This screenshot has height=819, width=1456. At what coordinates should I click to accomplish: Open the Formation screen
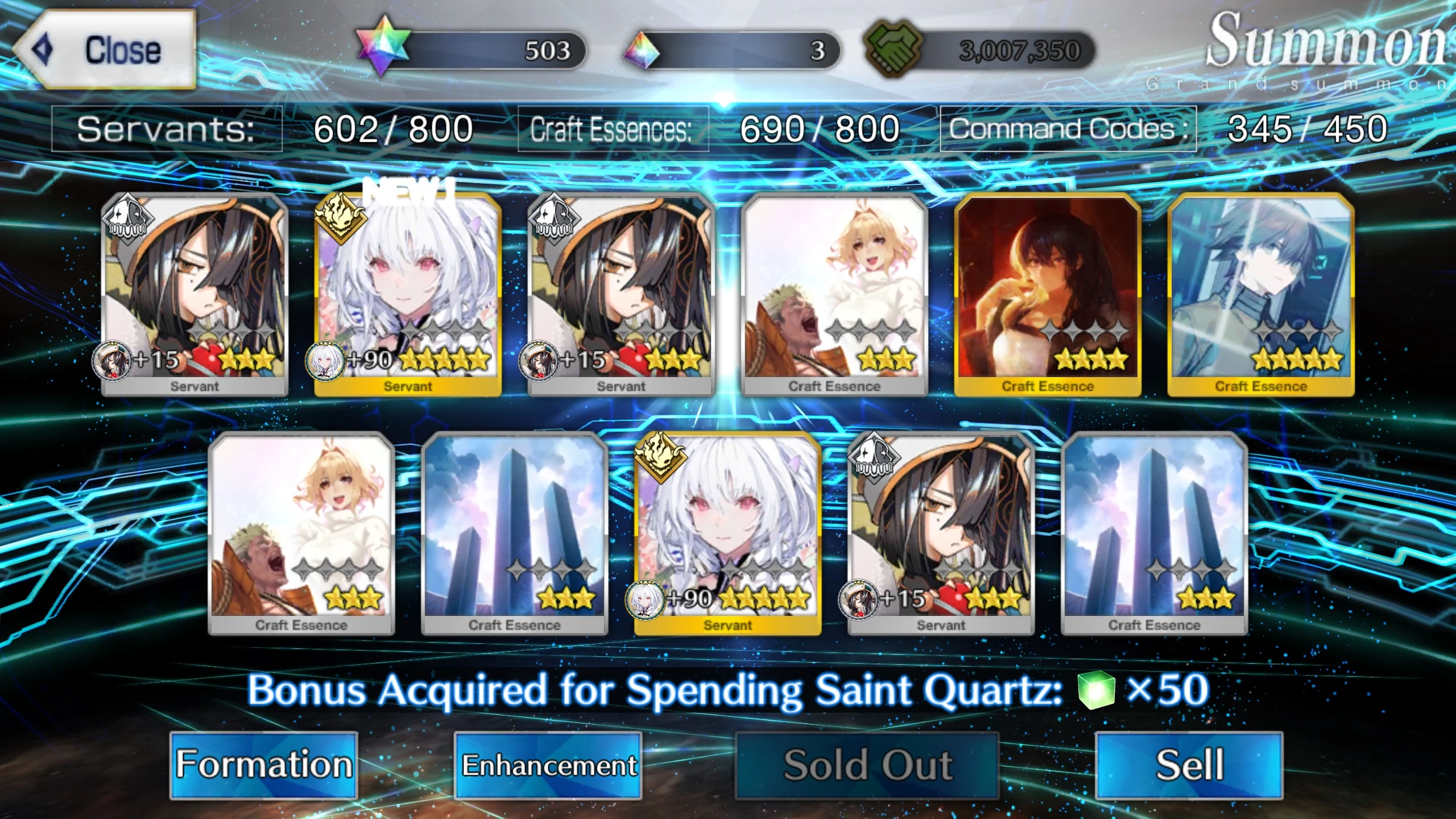click(263, 764)
